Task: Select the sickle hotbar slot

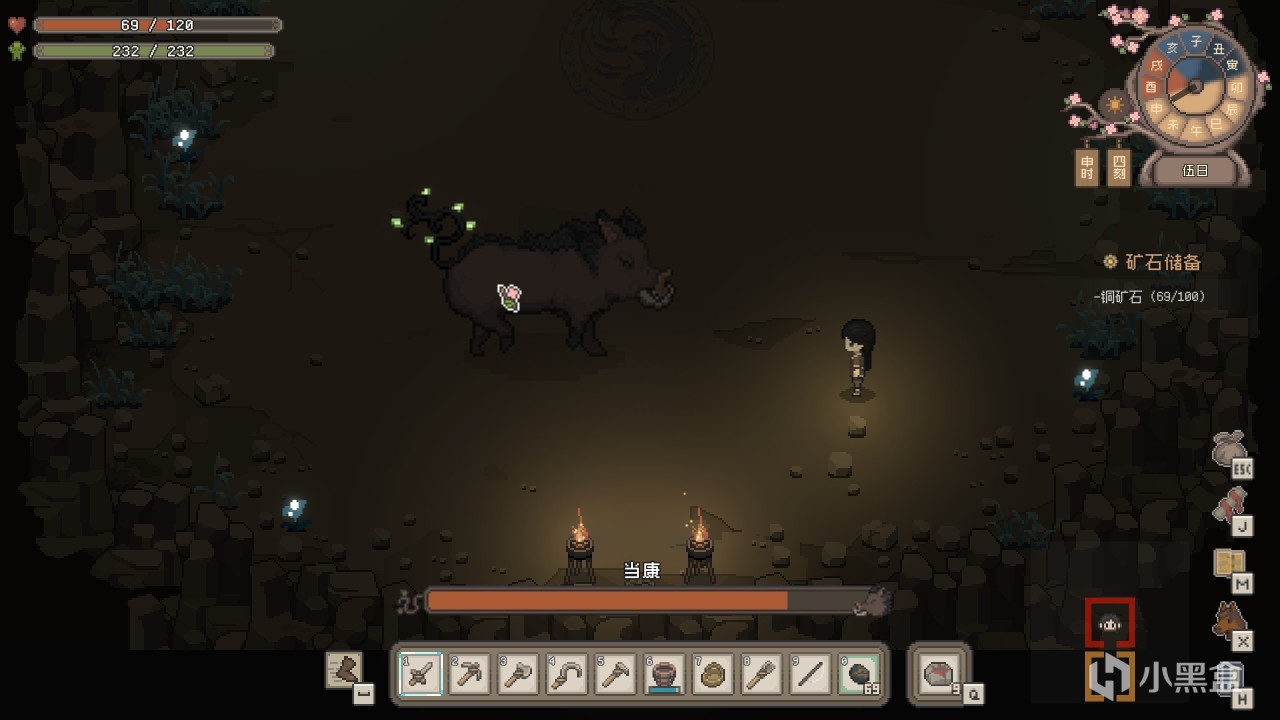Action: coord(568,676)
